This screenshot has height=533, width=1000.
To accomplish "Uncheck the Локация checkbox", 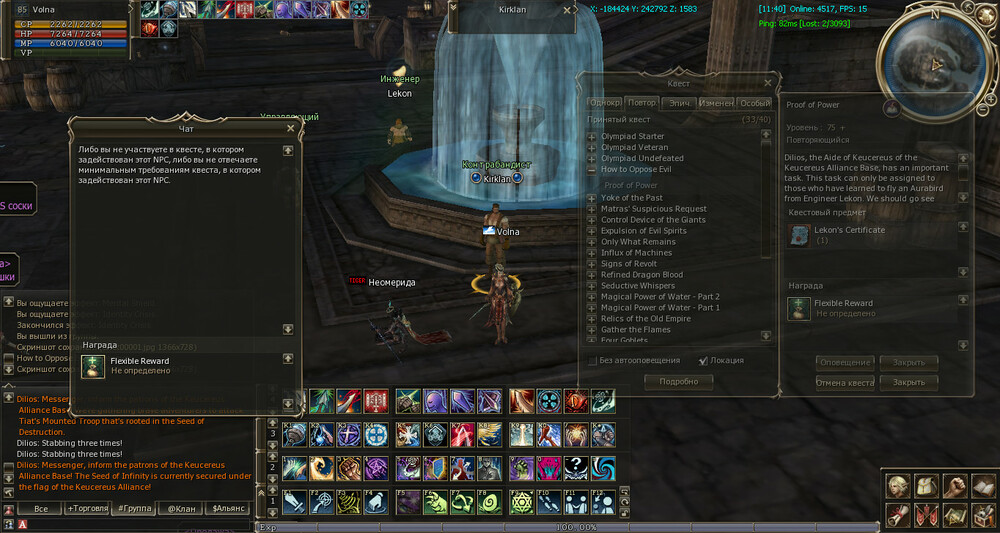I will [x=703, y=360].
